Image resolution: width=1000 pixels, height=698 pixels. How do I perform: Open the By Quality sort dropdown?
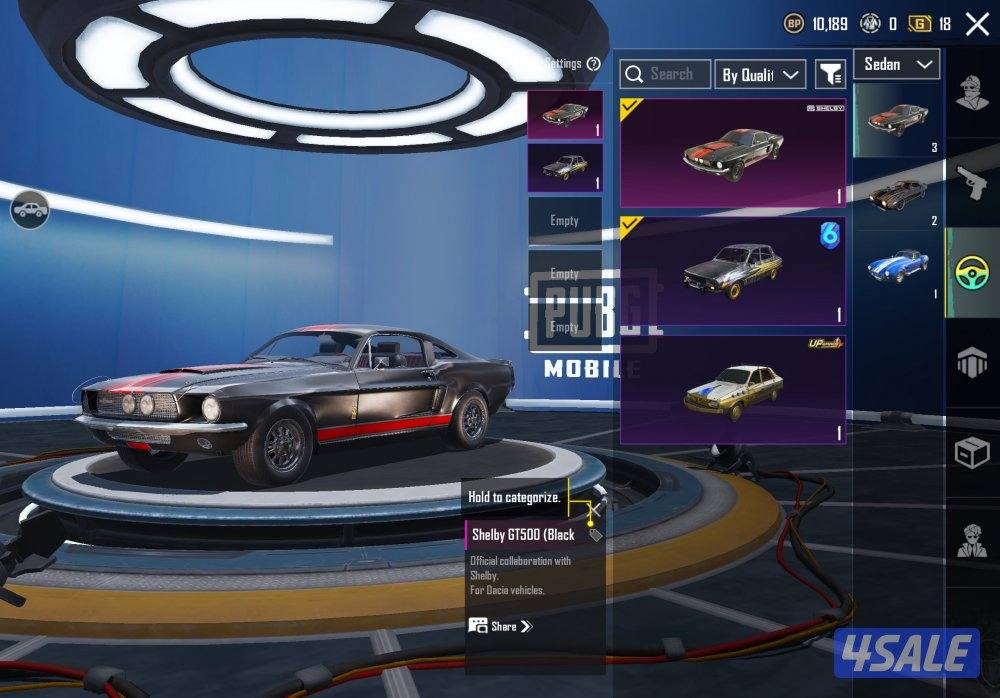(762, 74)
